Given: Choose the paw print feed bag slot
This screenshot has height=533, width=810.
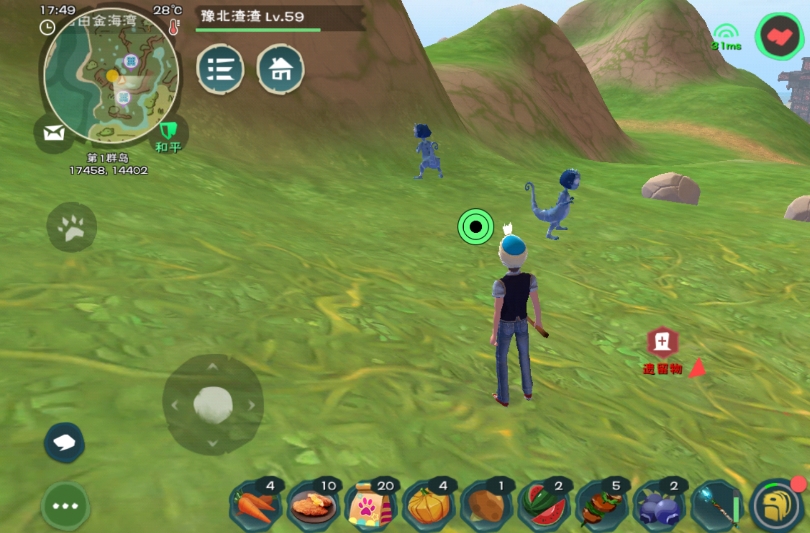Looking at the screenshot, I should [371, 505].
